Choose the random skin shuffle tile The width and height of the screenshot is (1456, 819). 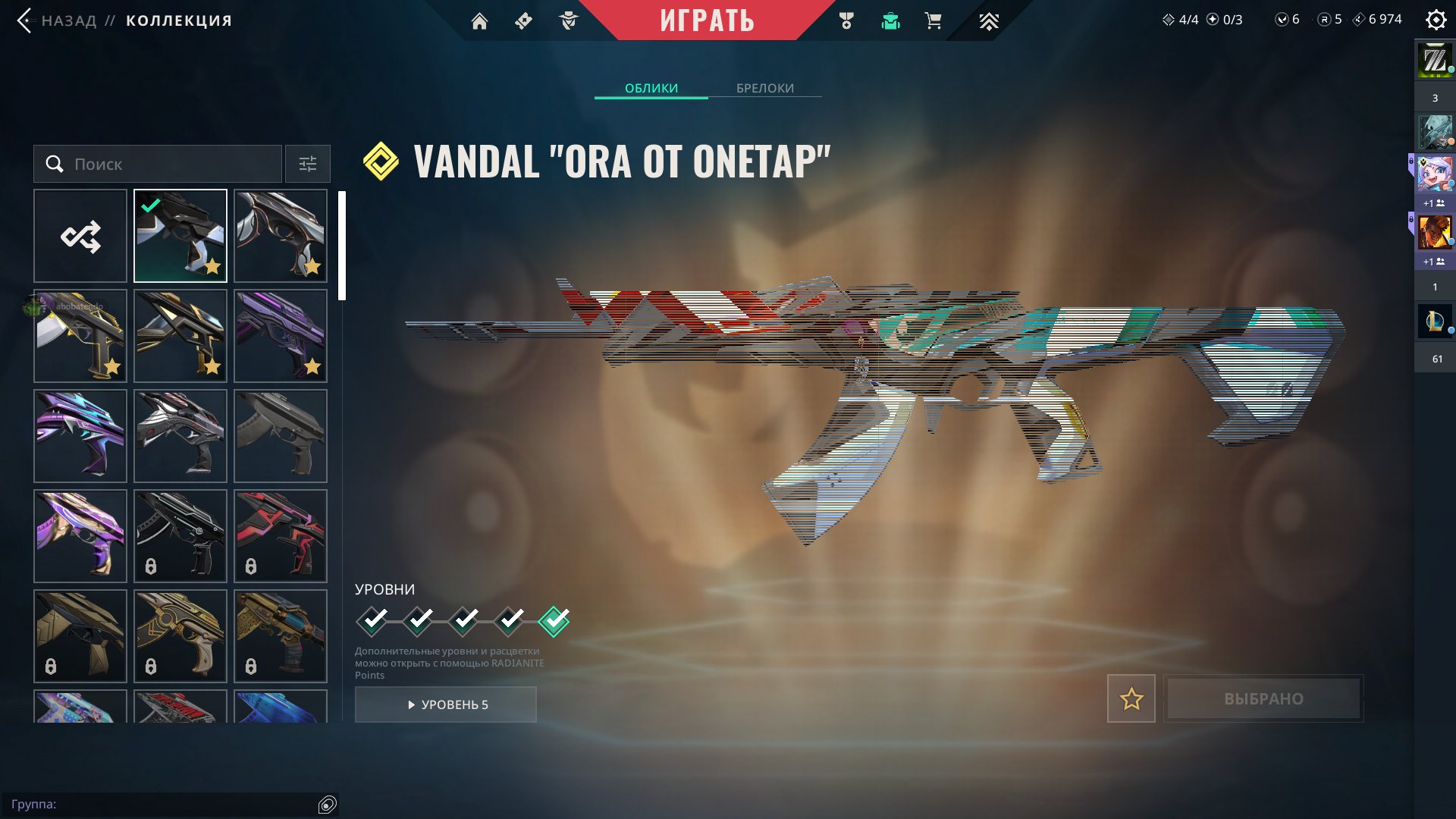[80, 236]
